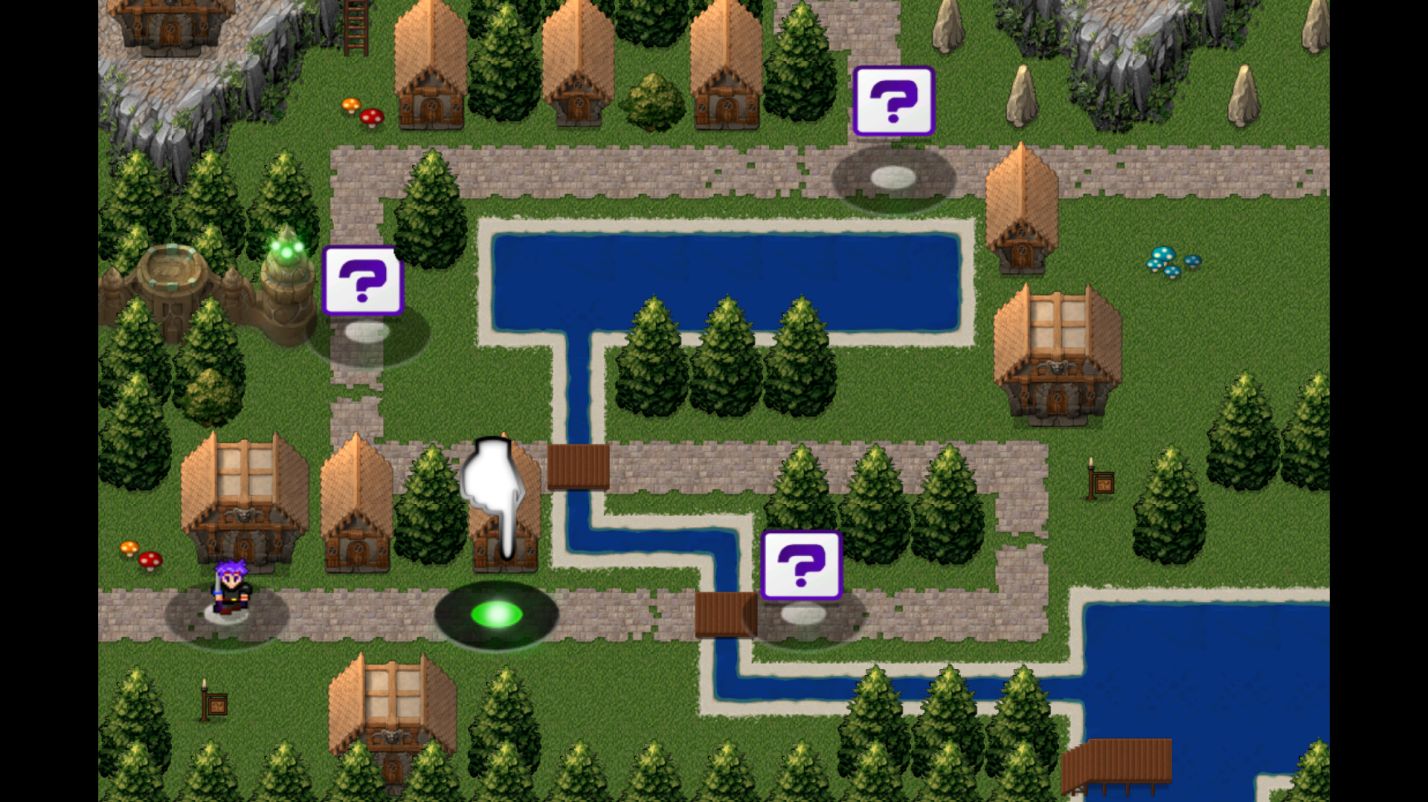
Task: Choose the question mark node beside the castle
Action: coord(366,332)
